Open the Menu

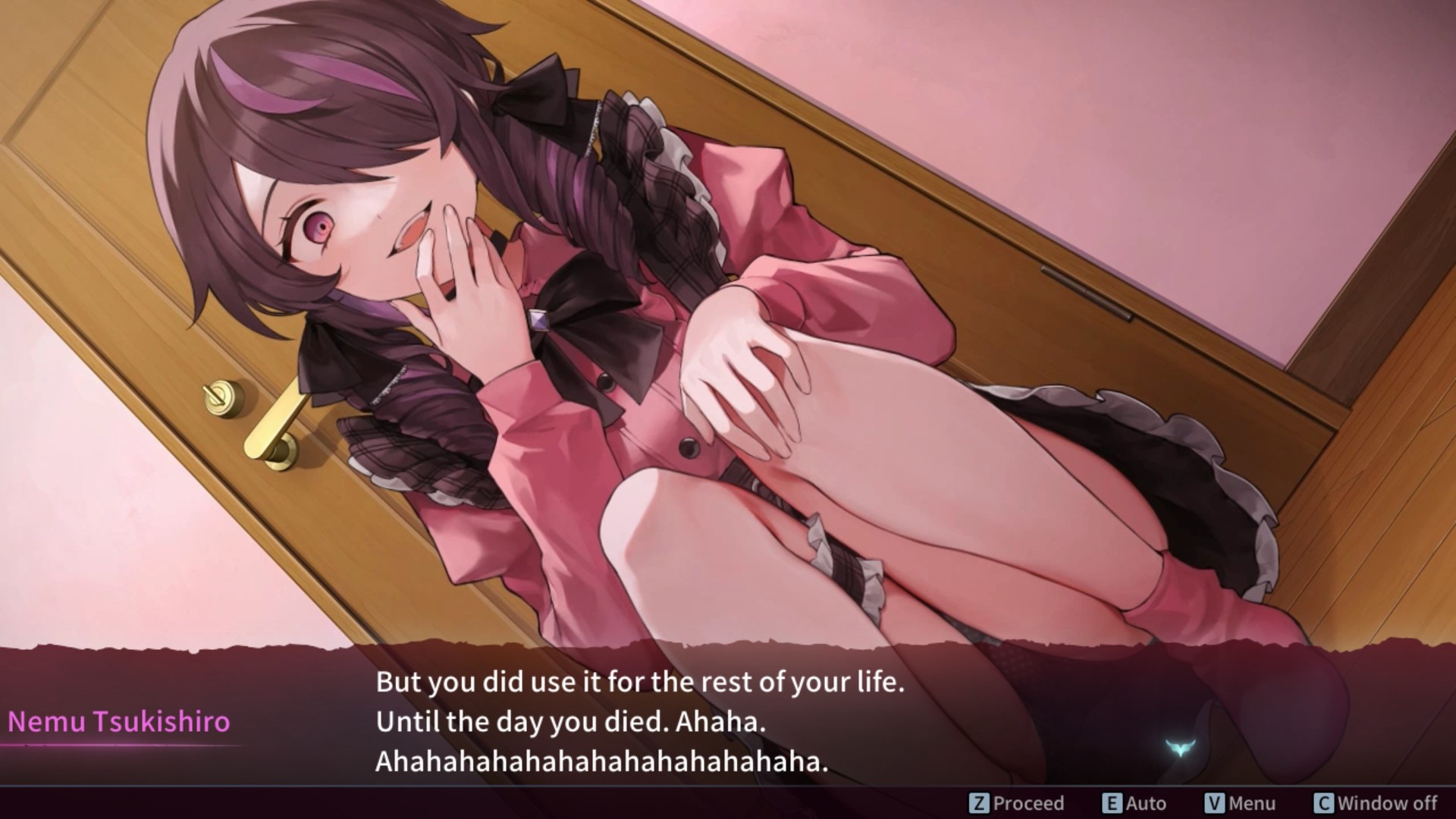click(x=1240, y=802)
